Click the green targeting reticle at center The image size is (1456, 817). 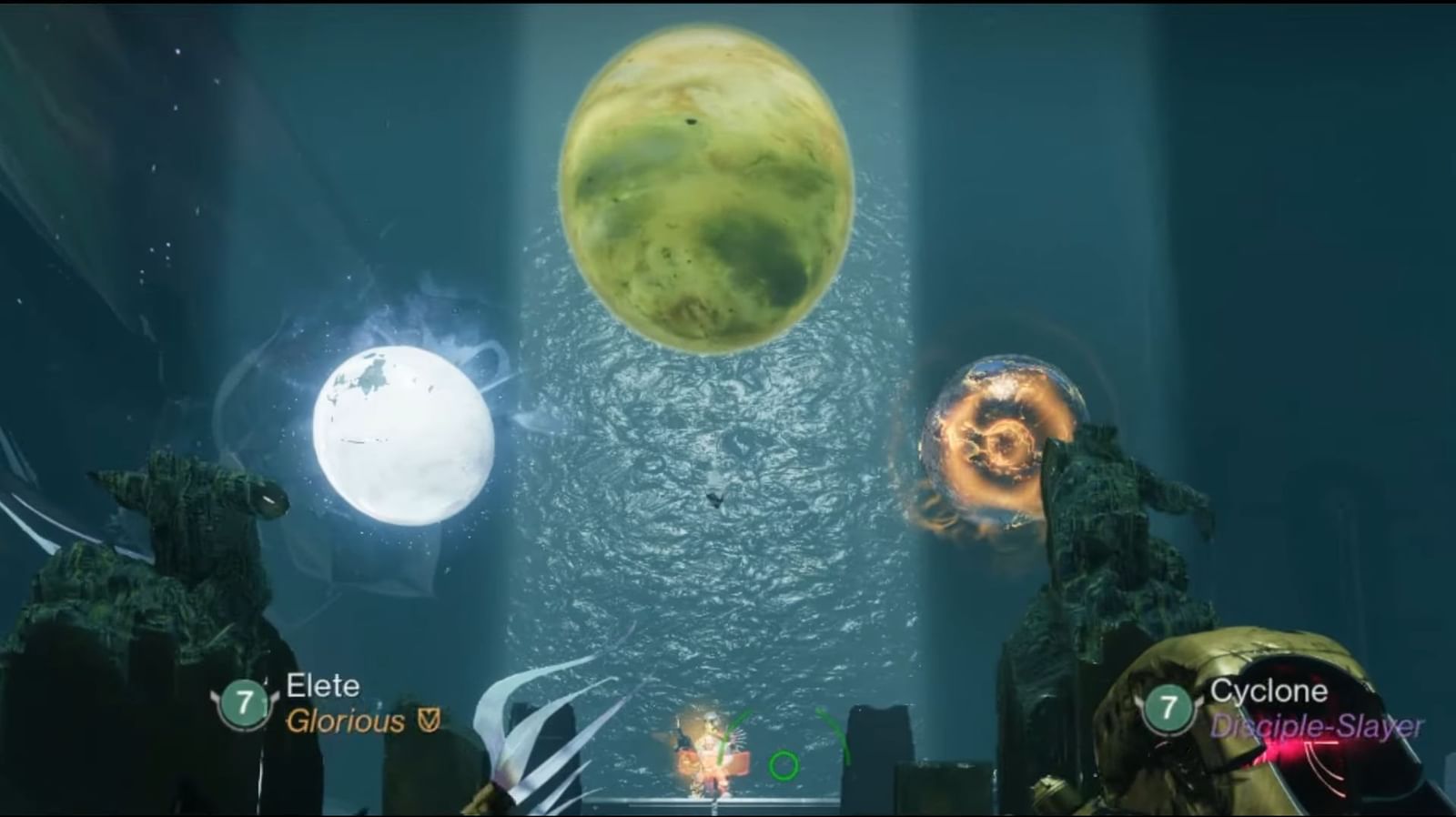(x=783, y=767)
